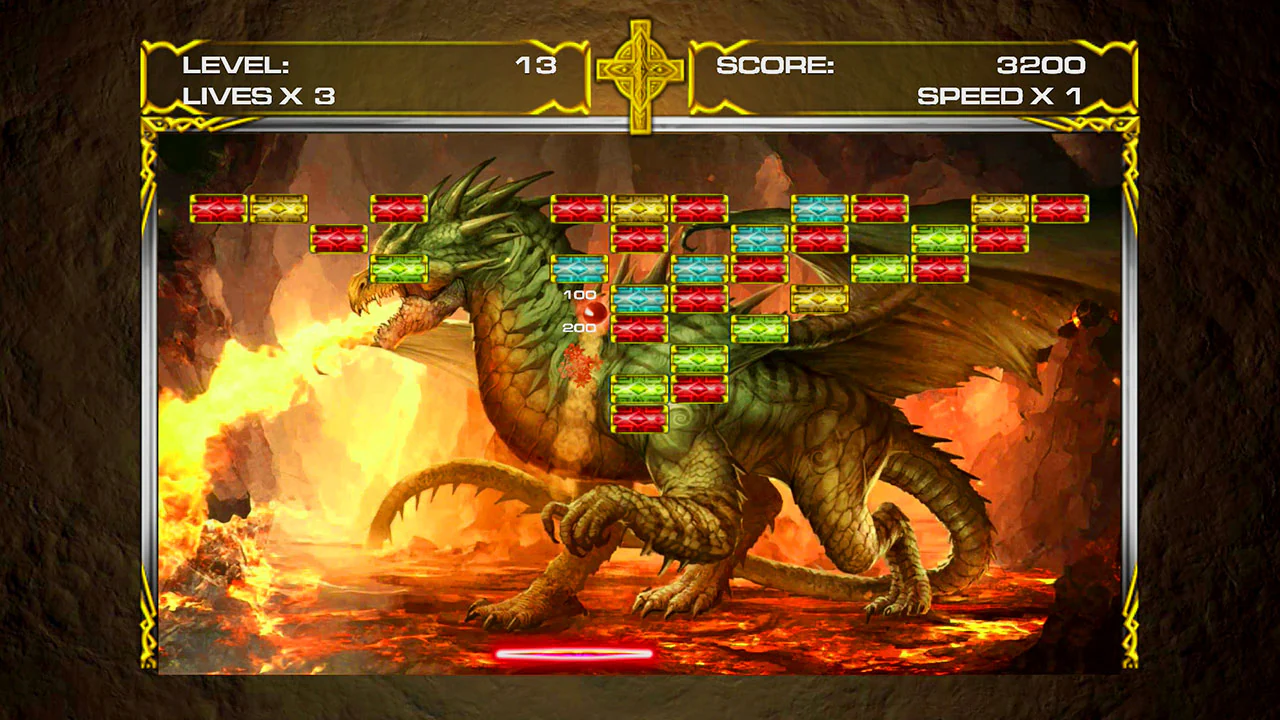Click the leftmost red brick in the top row
Image resolution: width=1280 pixels, height=720 pixels.
tap(218, 207)
